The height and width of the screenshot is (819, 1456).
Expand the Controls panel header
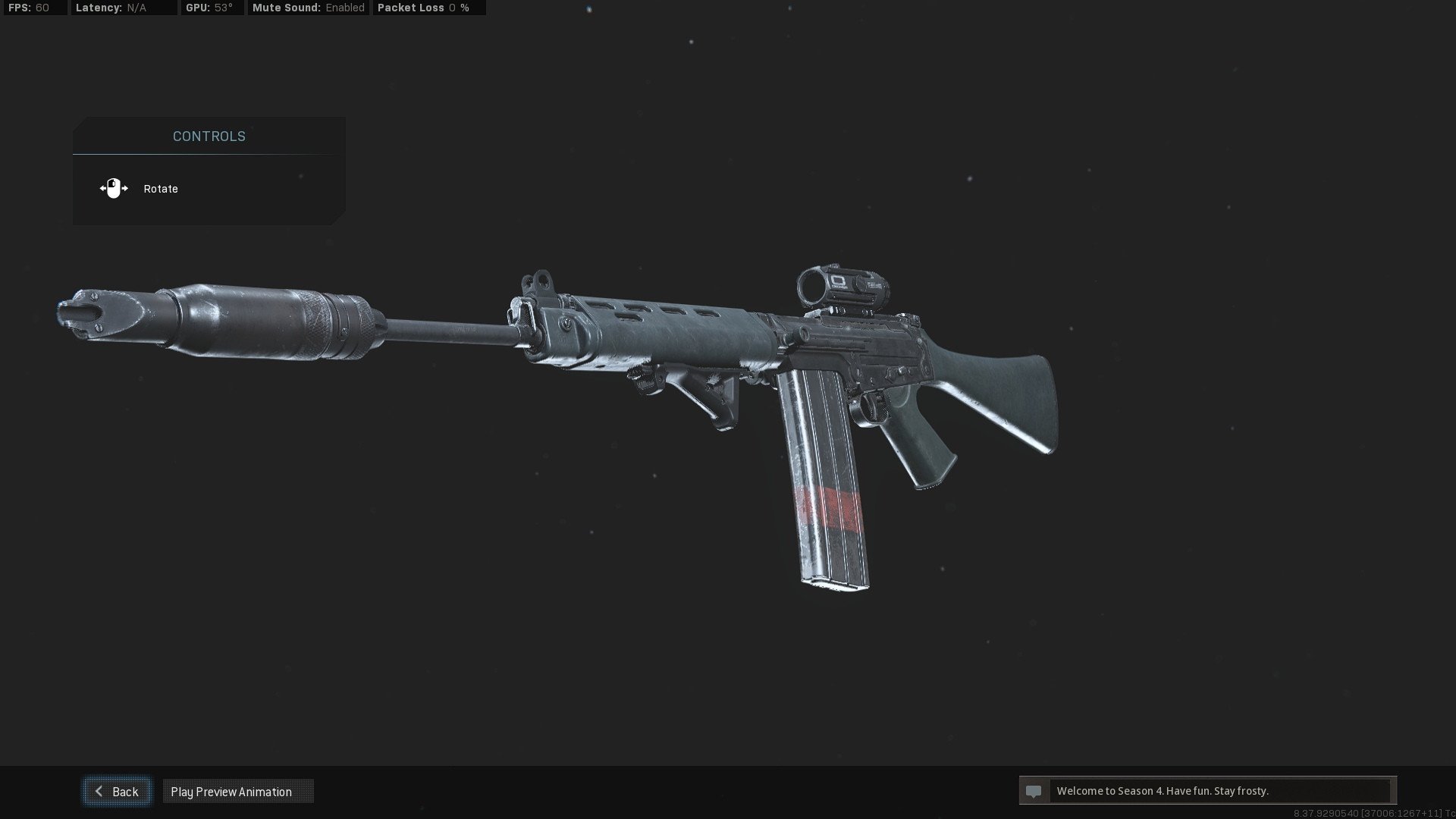pyautogui.click(x=208, y=136)
